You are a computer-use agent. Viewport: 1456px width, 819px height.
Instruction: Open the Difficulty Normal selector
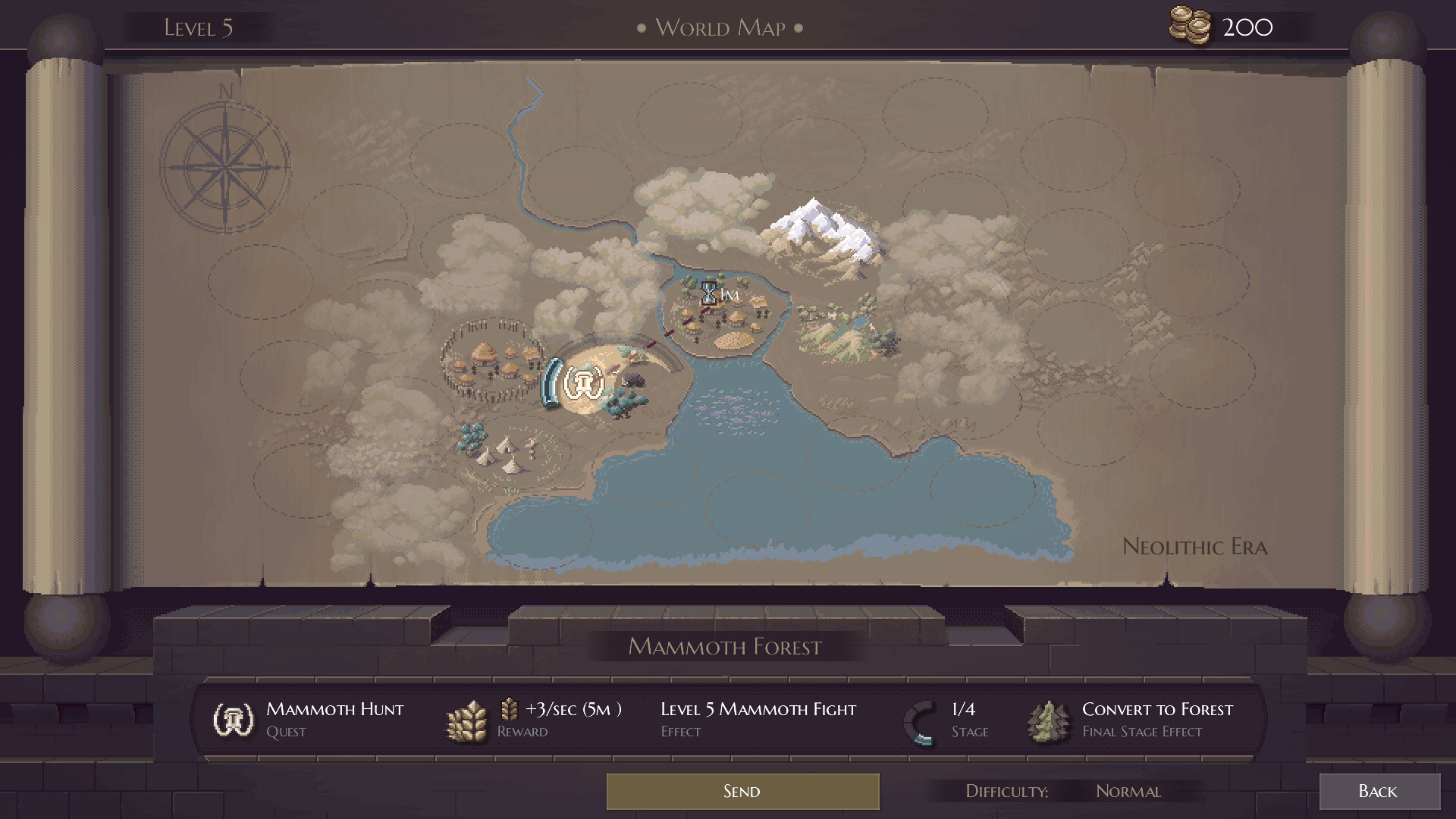pyautogui.click(x=1128, y=791)
